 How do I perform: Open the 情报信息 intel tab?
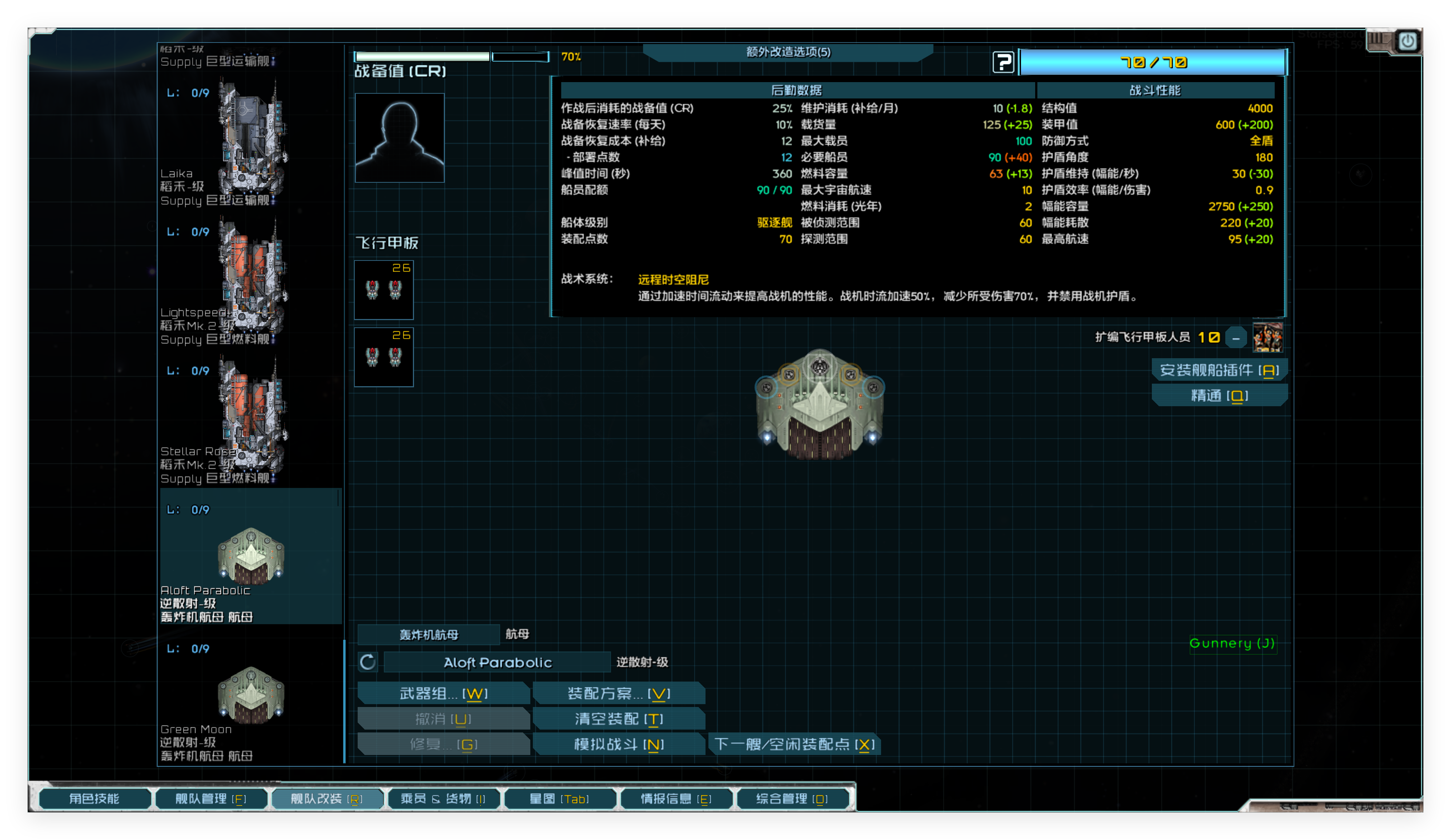point(675,799)
